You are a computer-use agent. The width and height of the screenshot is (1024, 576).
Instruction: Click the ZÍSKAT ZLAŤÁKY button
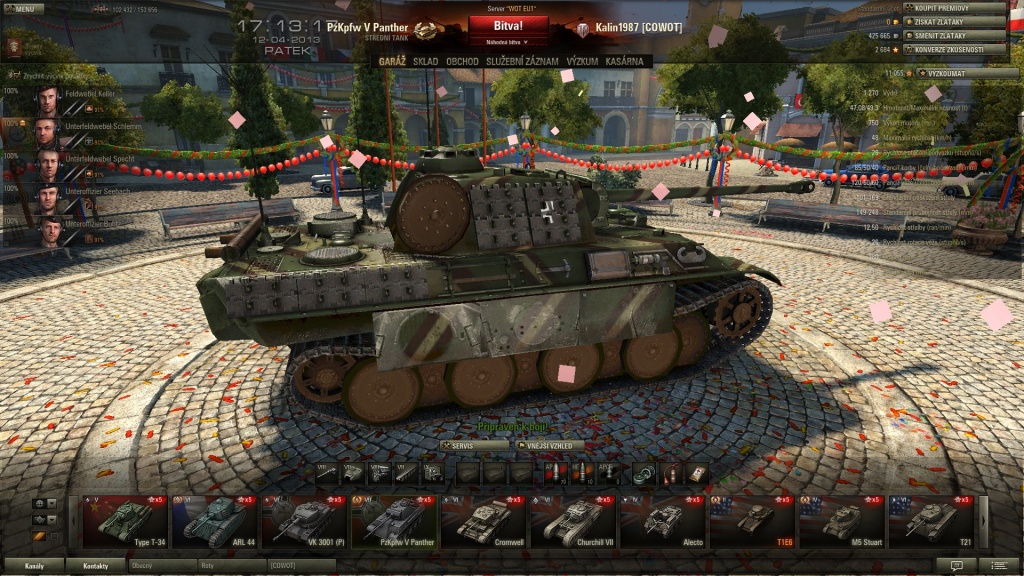coord(953,21)
